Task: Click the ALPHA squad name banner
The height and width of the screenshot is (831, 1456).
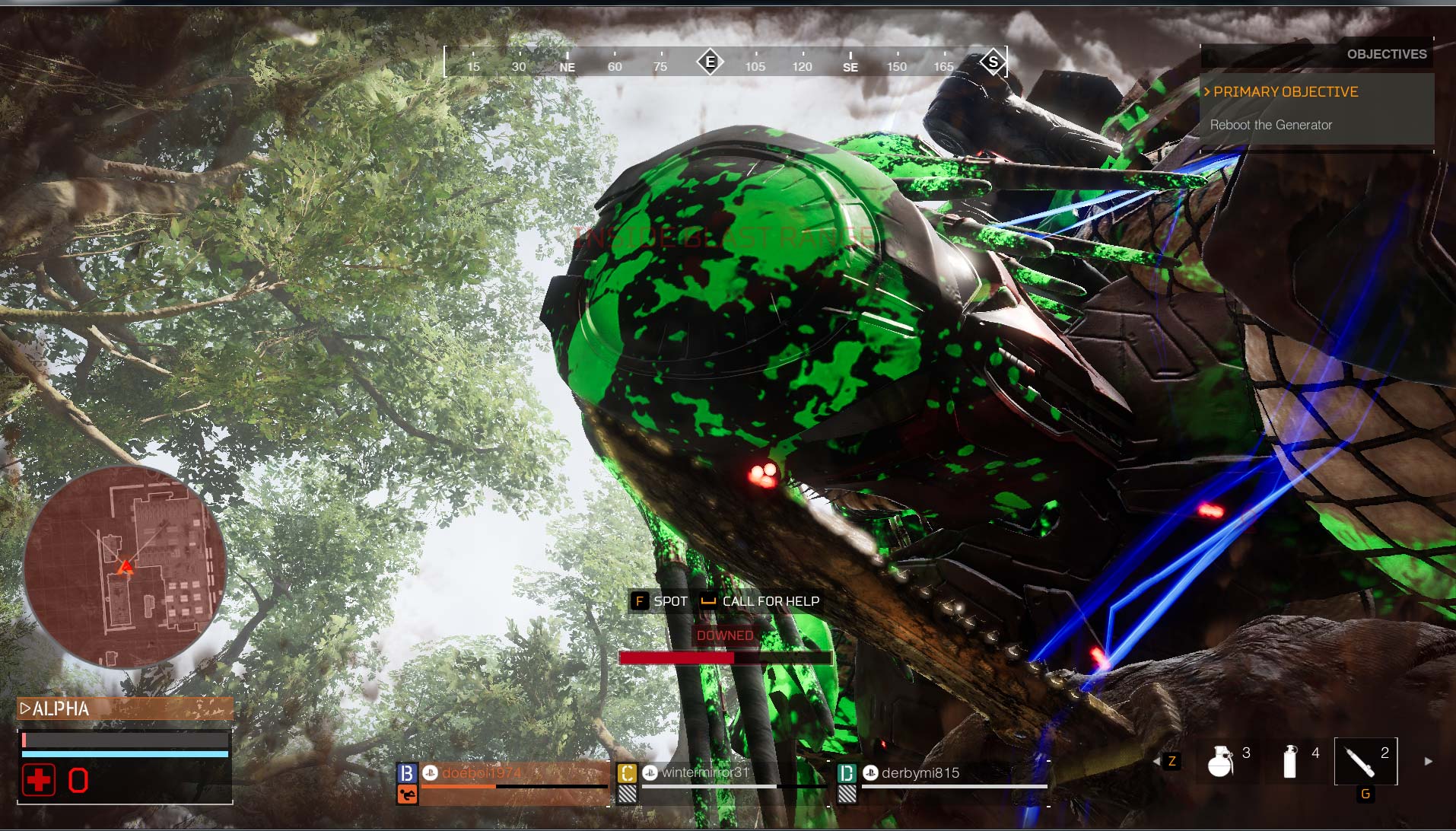Action: click(125, 709)
